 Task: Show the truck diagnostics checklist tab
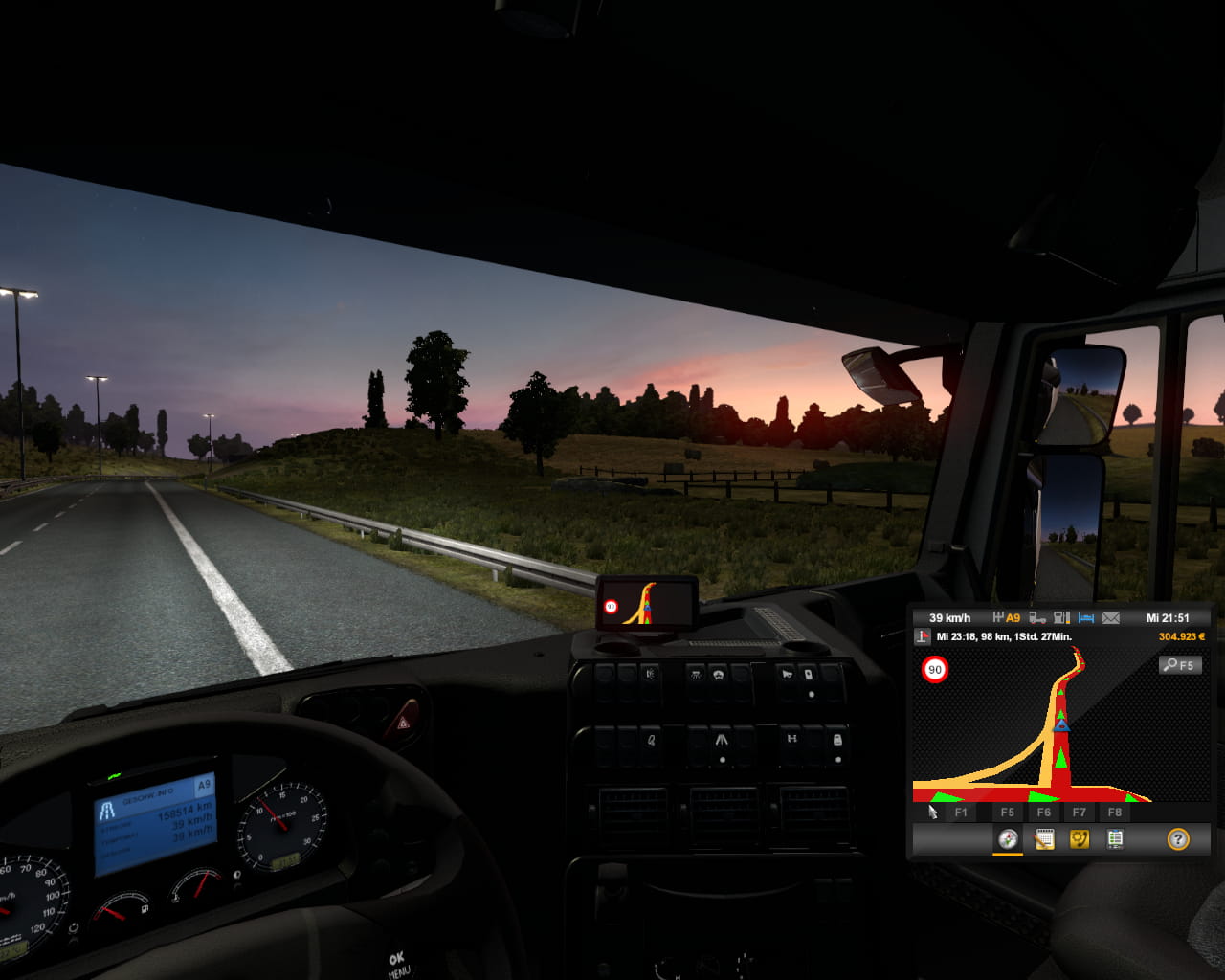tap(1115, 839)
